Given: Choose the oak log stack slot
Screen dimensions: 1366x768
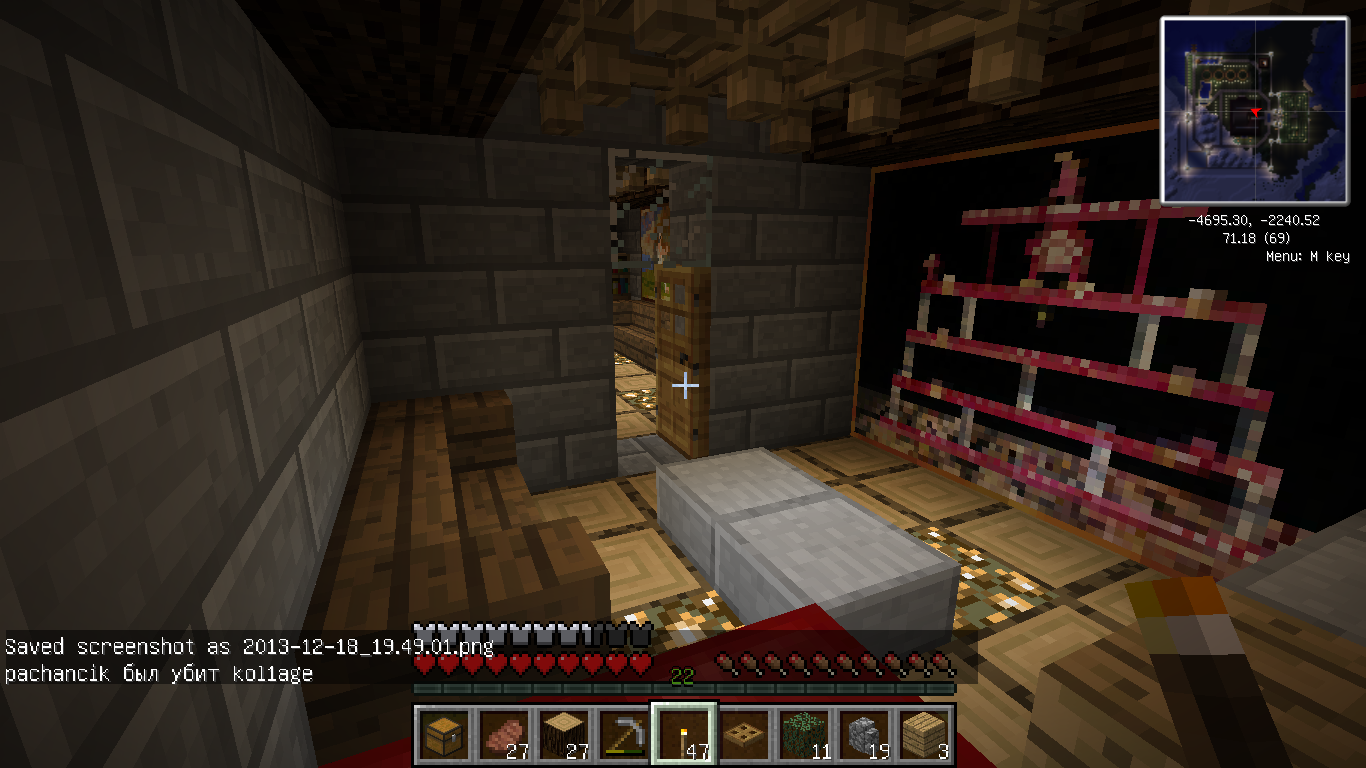Looking at the screenshot, I should pos(563,735).
